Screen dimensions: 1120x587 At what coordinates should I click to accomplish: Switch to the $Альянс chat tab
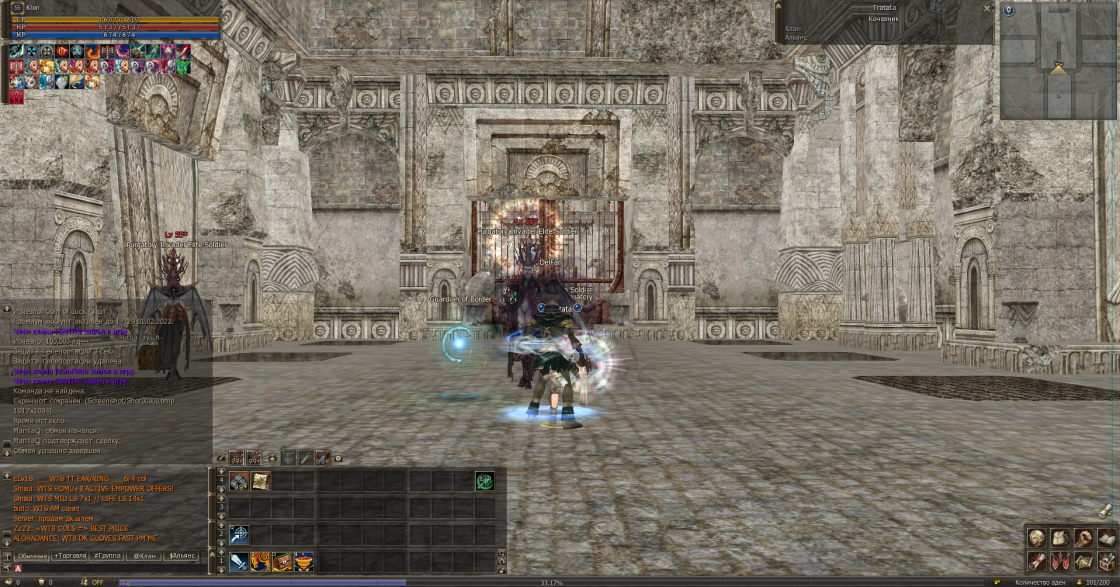[183, 555]
